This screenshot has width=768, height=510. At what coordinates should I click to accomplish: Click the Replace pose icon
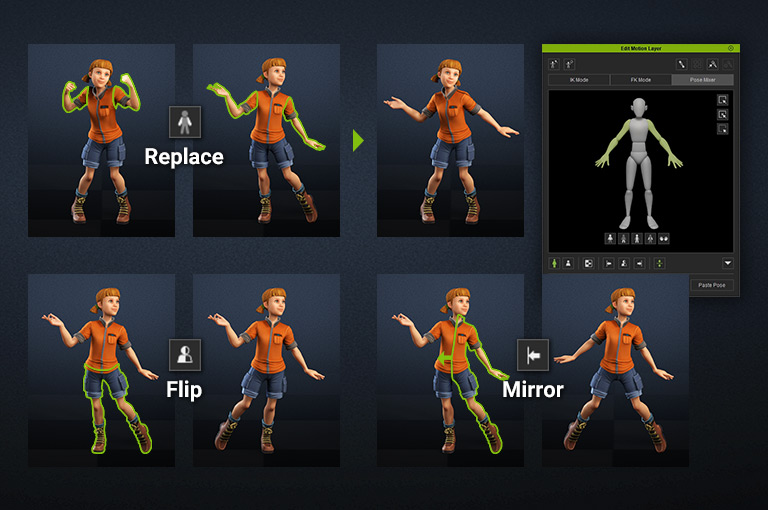pos(184,123)
